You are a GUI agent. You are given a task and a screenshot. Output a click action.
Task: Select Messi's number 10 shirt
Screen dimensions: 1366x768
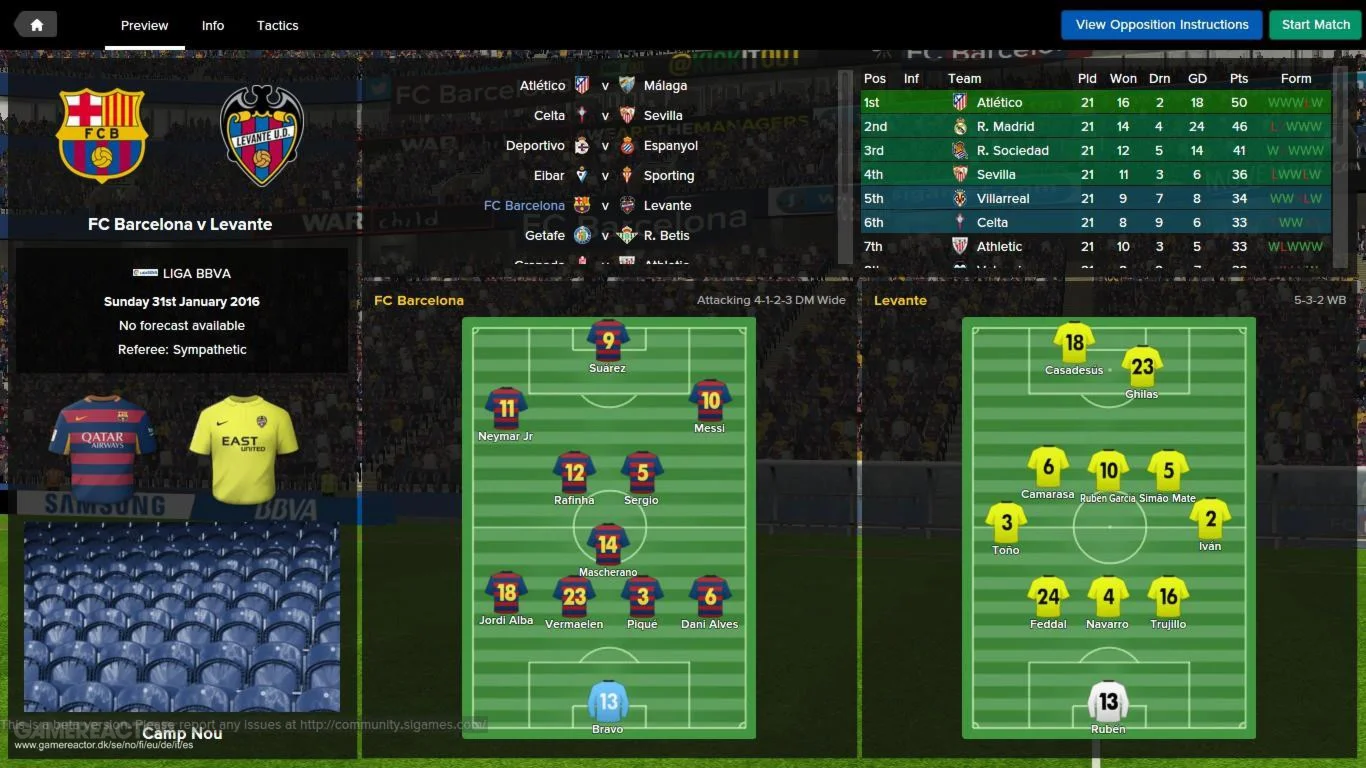[x=710, y=400]
